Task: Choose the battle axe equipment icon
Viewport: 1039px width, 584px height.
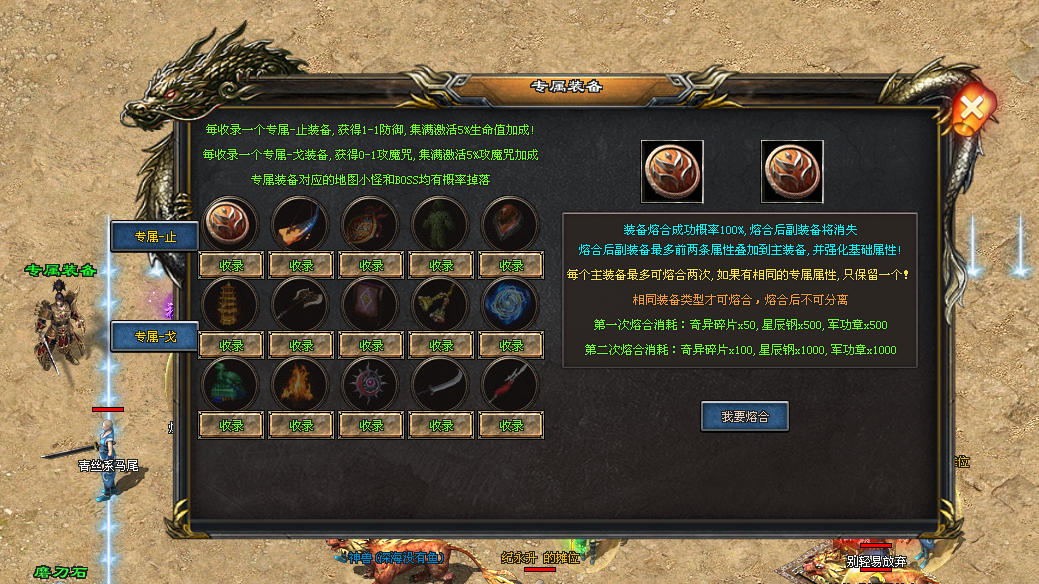Action: tap(301, 303)
